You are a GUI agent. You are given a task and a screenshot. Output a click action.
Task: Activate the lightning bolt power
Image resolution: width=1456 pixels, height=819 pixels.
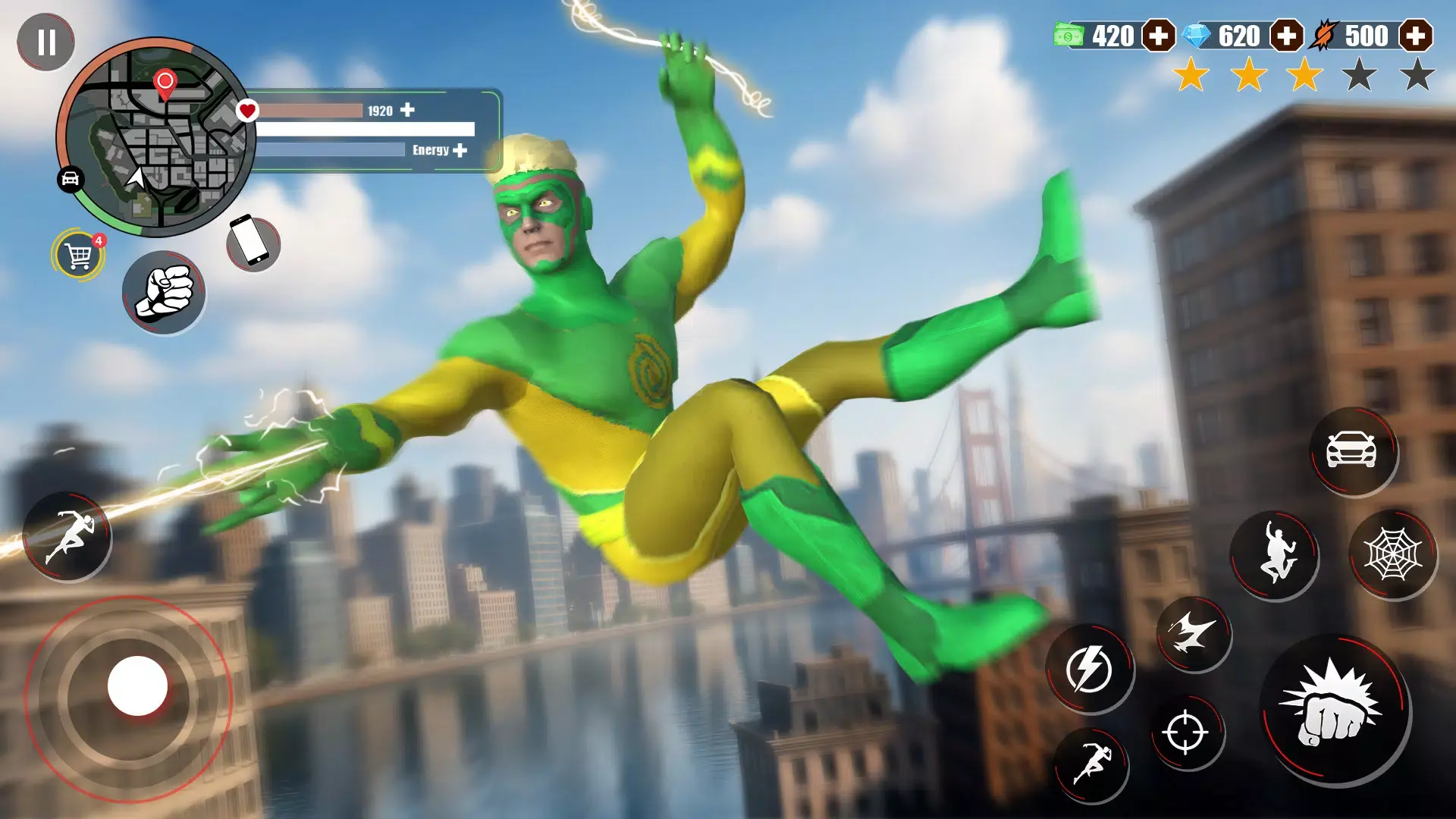click(x=1089, y=669)
